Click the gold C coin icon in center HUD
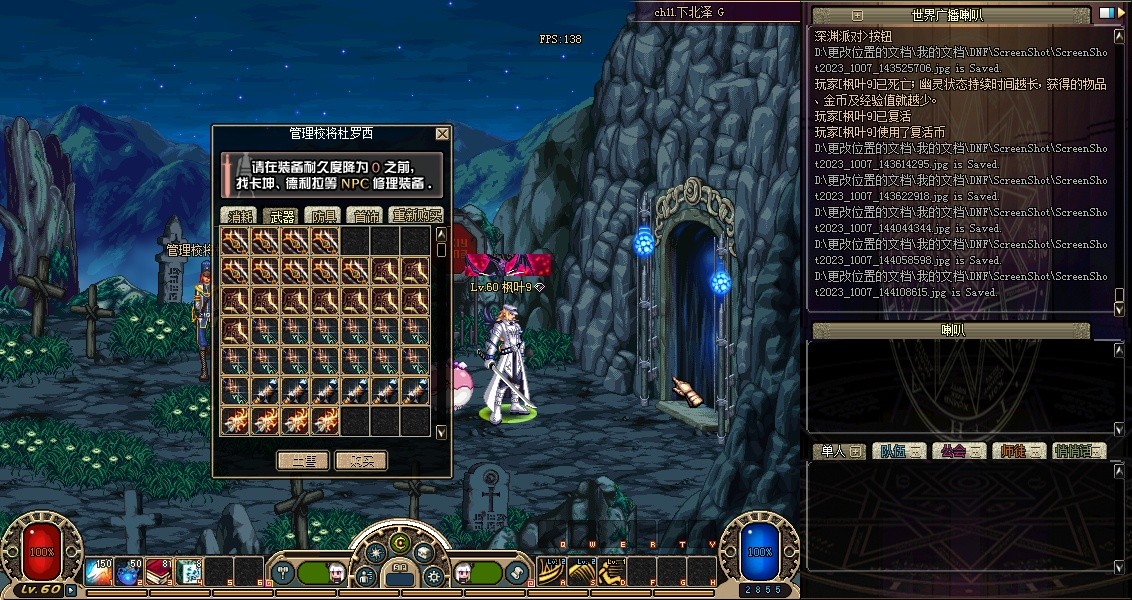Image resolution: width=1132 pixels, height=600 pixels. [x=400, y=543]
